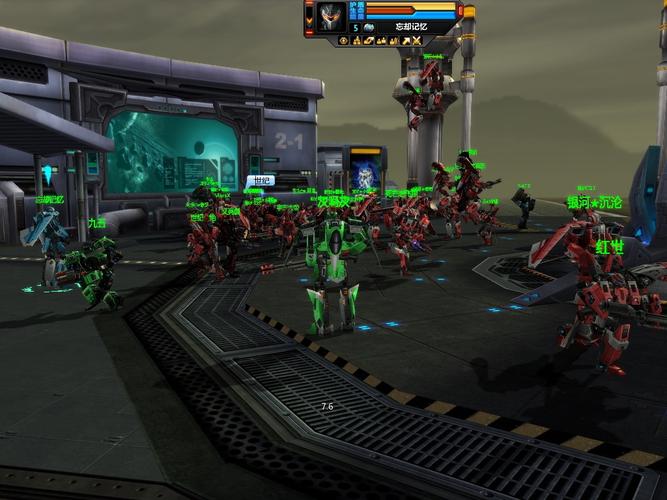Click the diagonal arrow icon
Viewport: 667px width, 500px height.
(x=405, y=41)
